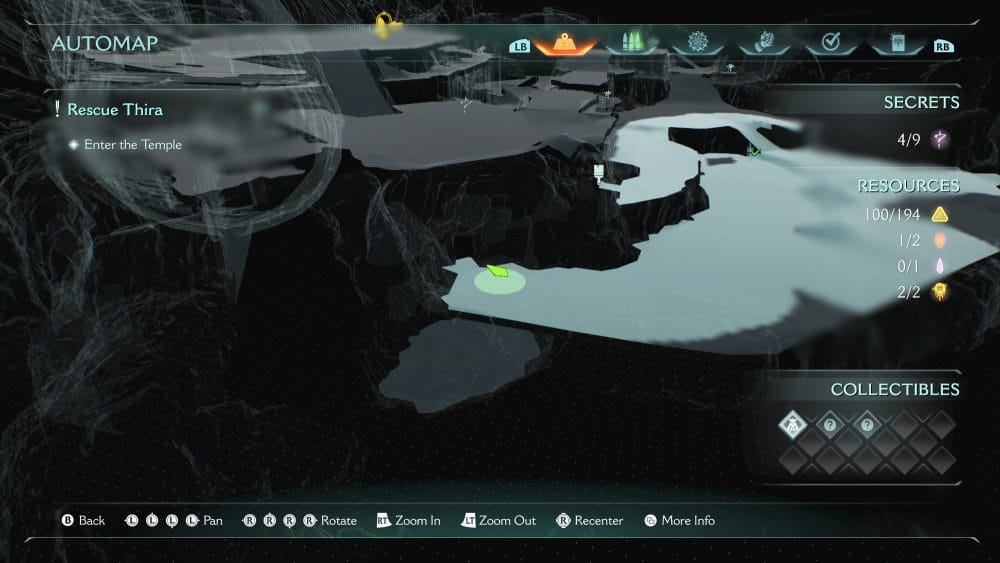Open the sawblade icon tab
Viewport: 1000px width, 563px height.
[x=698, y=44]
